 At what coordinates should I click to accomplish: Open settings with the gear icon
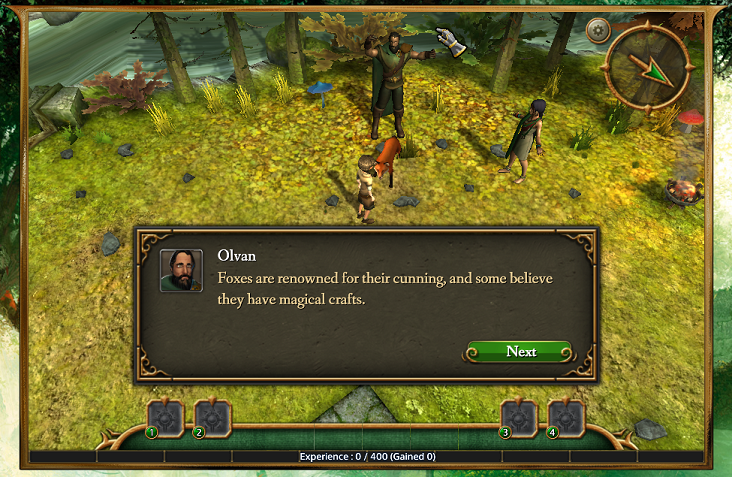point(599,30)
